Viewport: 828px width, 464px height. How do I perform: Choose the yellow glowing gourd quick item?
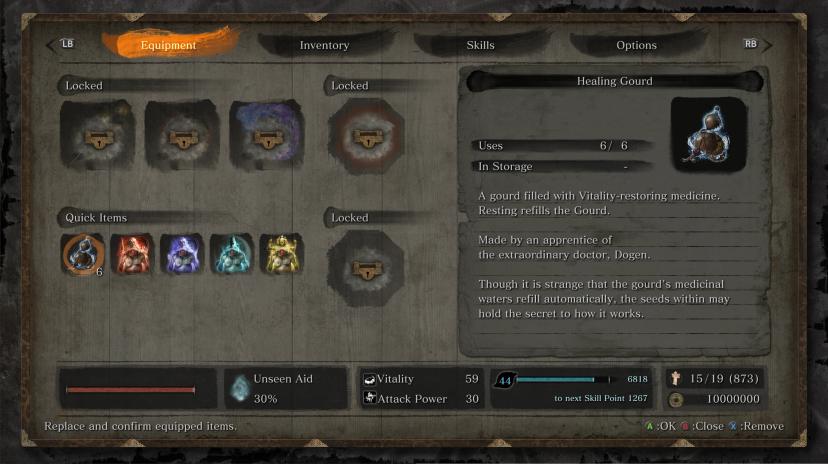click(x=281, y=254)
